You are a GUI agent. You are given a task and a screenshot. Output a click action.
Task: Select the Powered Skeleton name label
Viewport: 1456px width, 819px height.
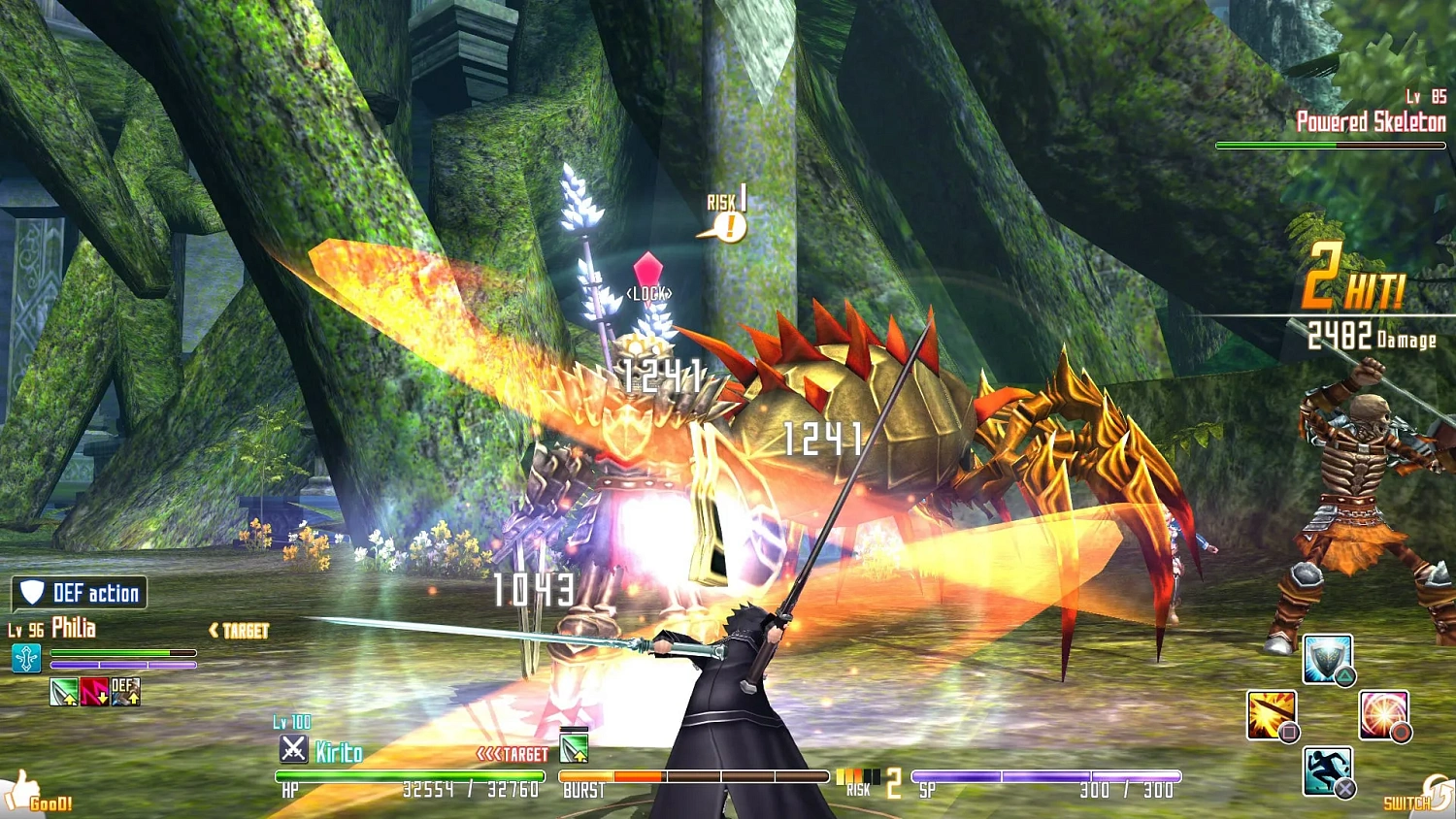tap(1369, 121)
